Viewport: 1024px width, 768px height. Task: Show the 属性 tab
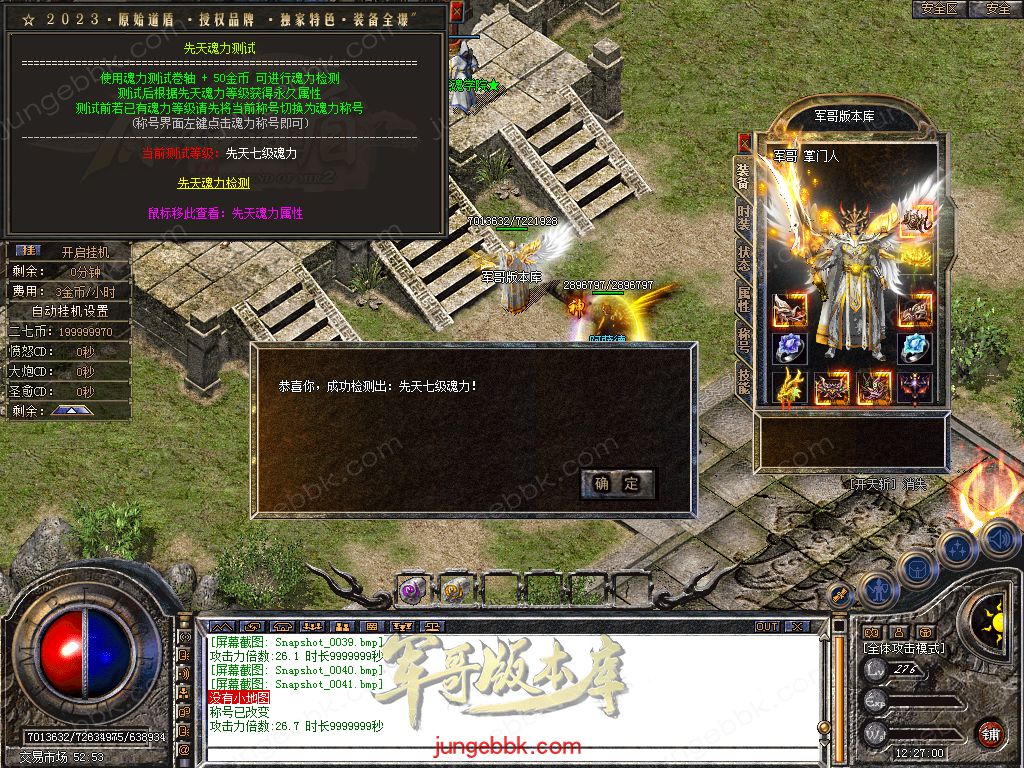point(743,298)
